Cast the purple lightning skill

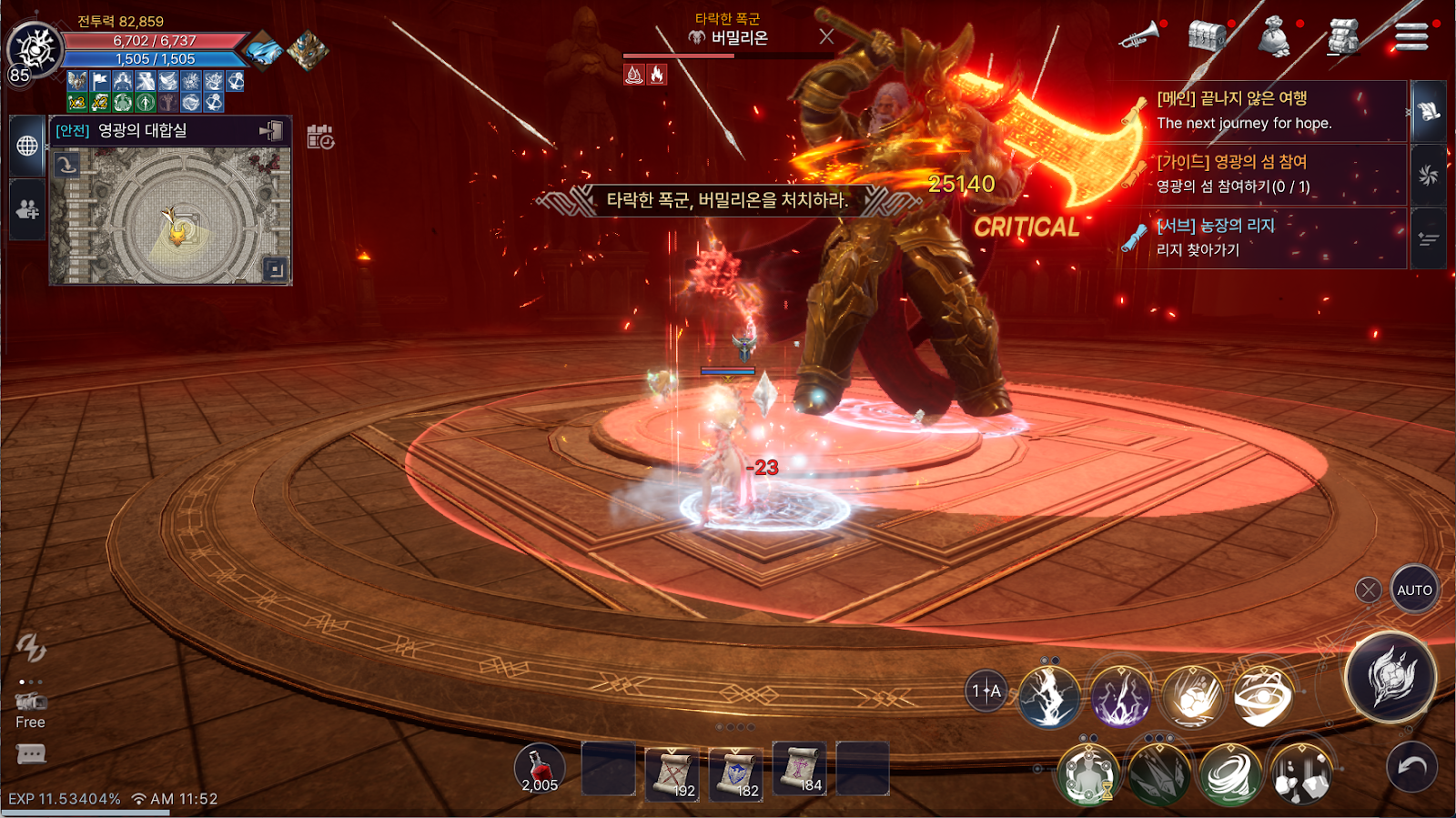(1120, 698)
